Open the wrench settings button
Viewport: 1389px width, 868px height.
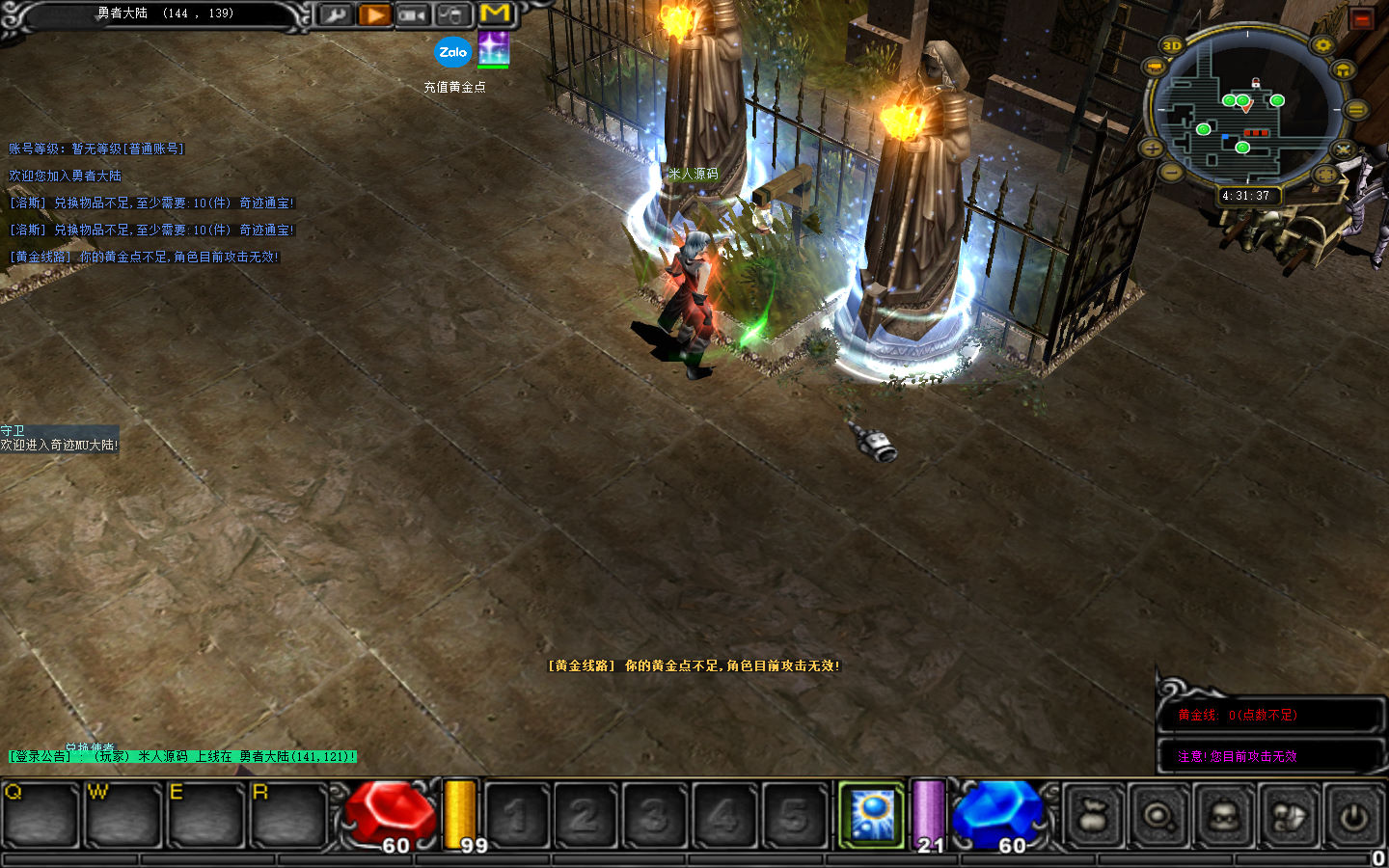(x=335, y=14)
